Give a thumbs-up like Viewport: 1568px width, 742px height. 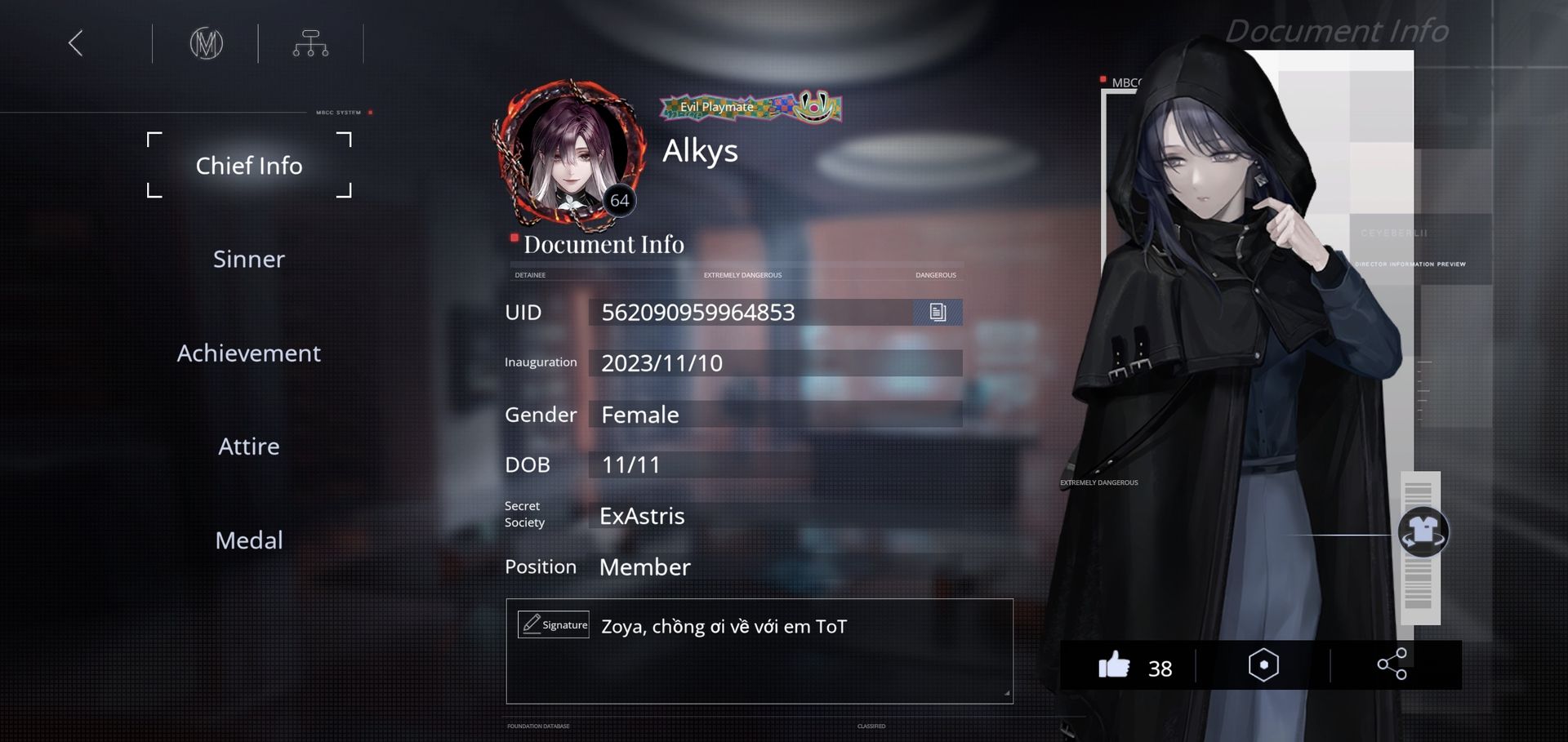1114,666
